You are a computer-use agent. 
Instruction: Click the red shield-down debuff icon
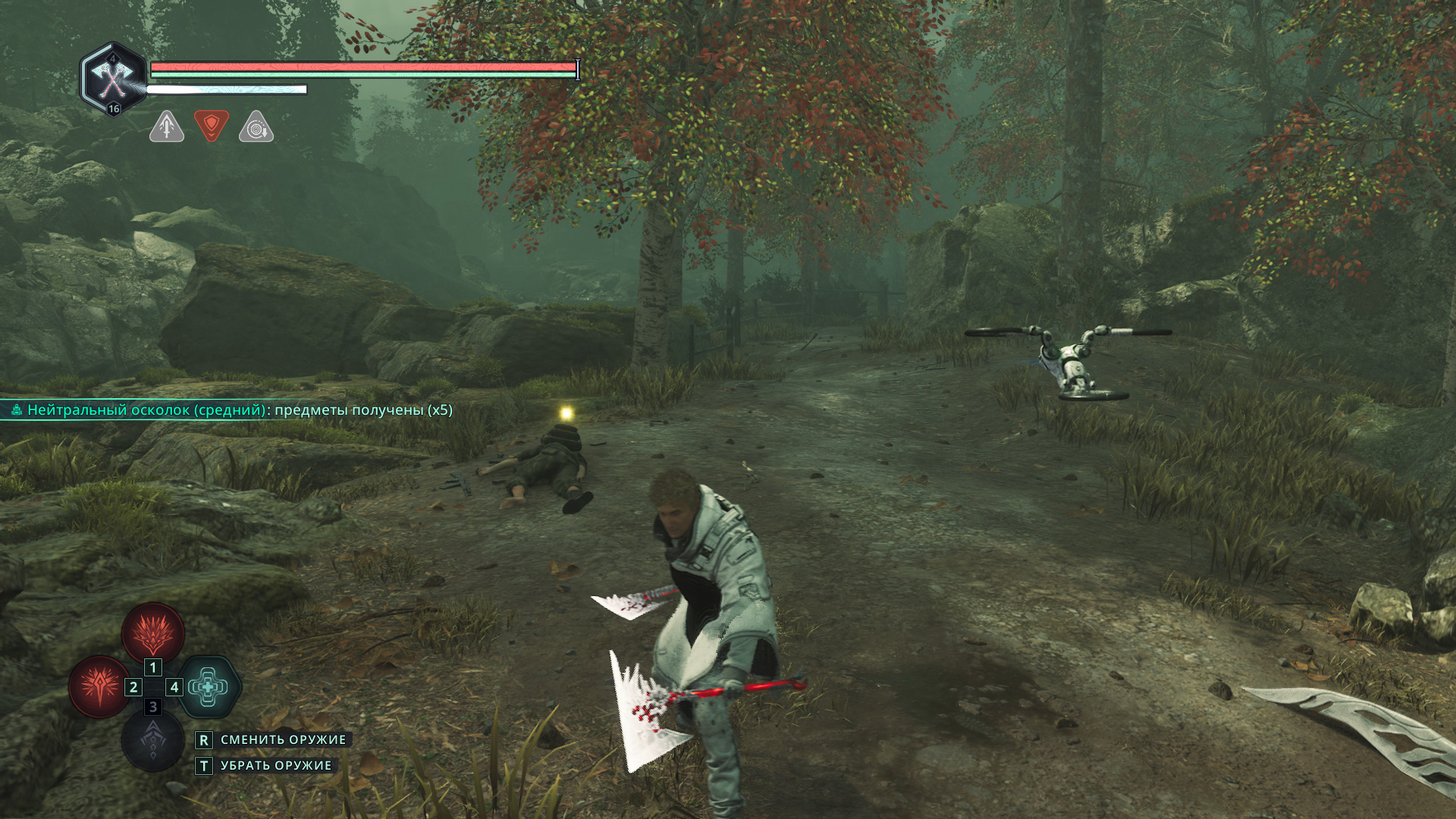click(212, 125)
